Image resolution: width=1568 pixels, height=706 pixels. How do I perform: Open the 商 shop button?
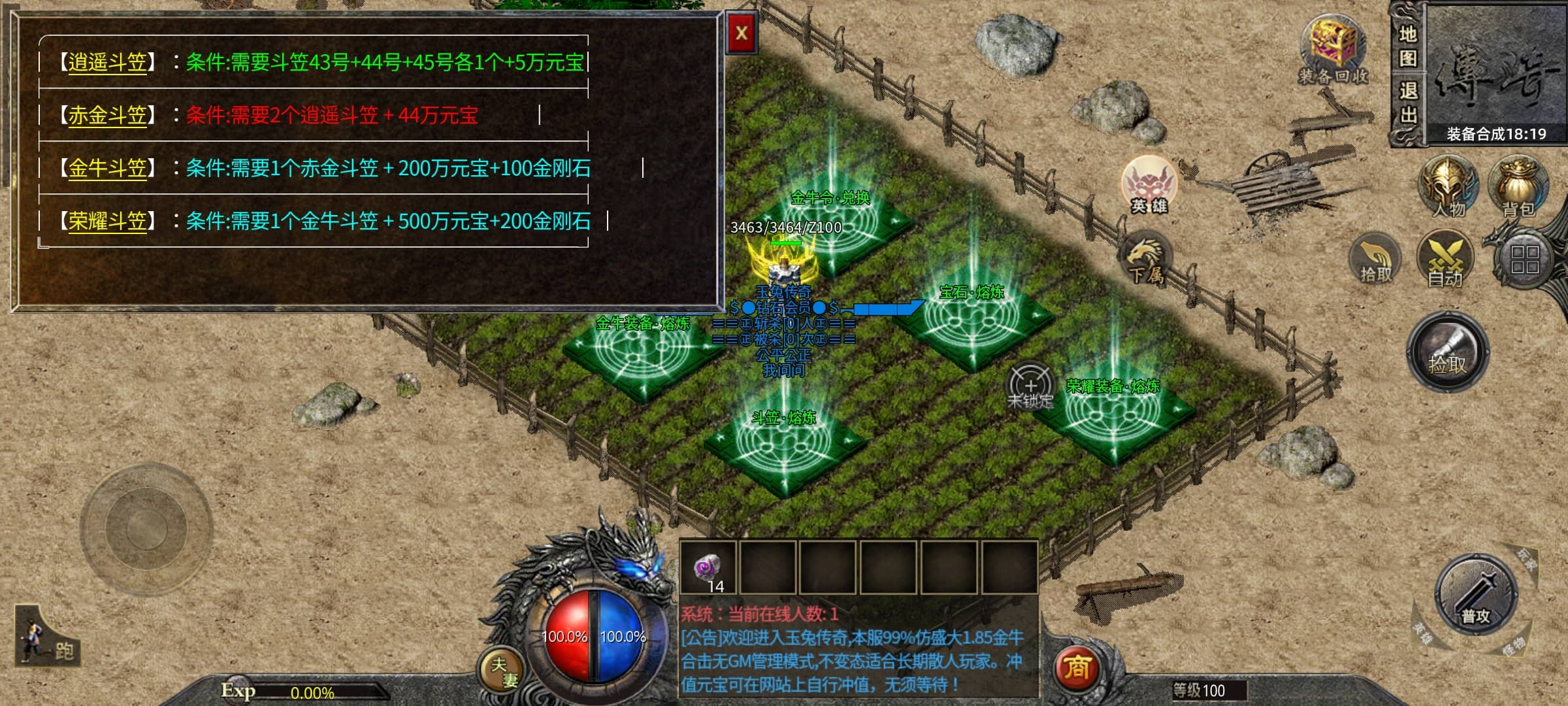coord(1077,668)
